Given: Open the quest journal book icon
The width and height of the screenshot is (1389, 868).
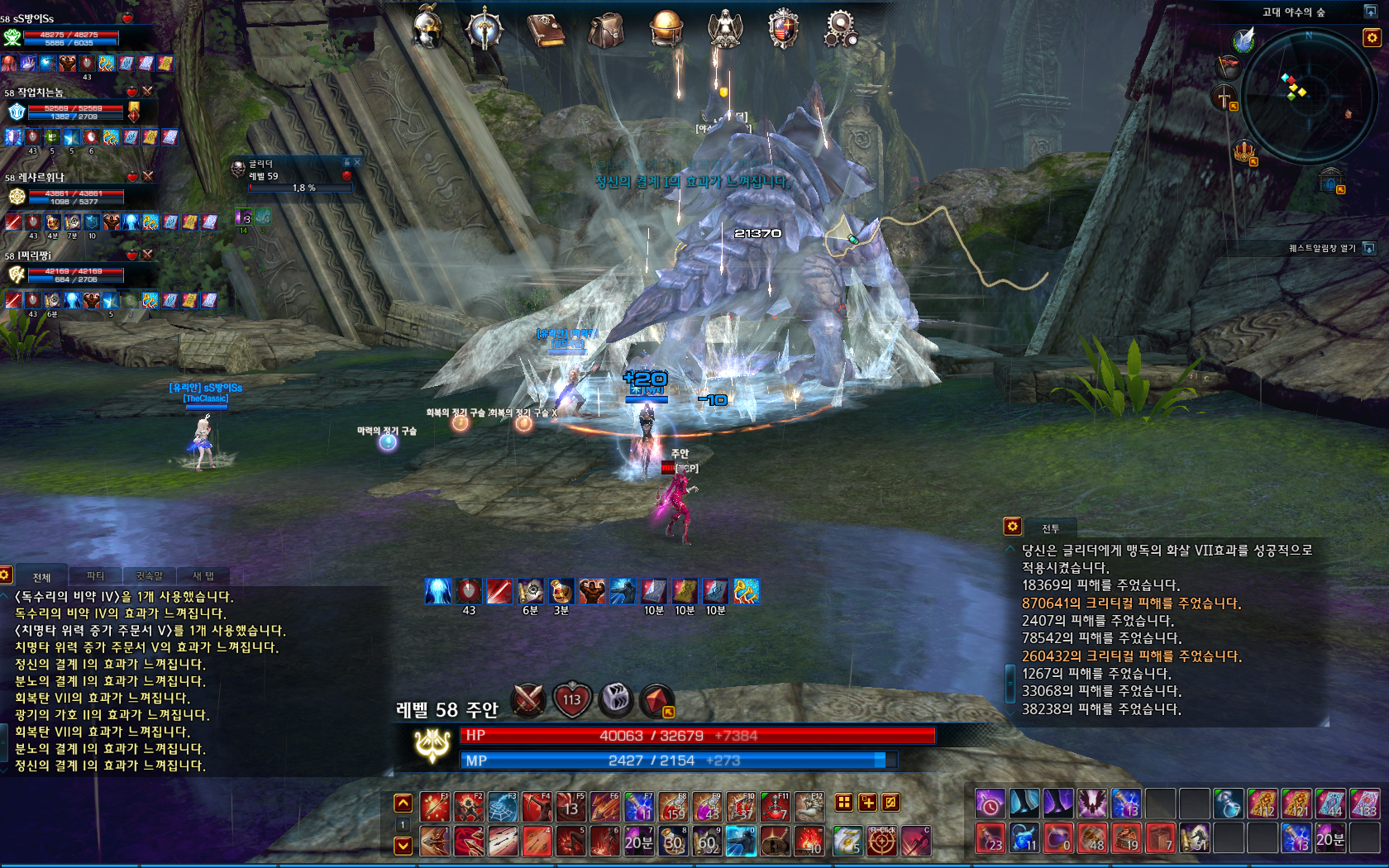Looking at the screenshot, I should tap(546, 30).
